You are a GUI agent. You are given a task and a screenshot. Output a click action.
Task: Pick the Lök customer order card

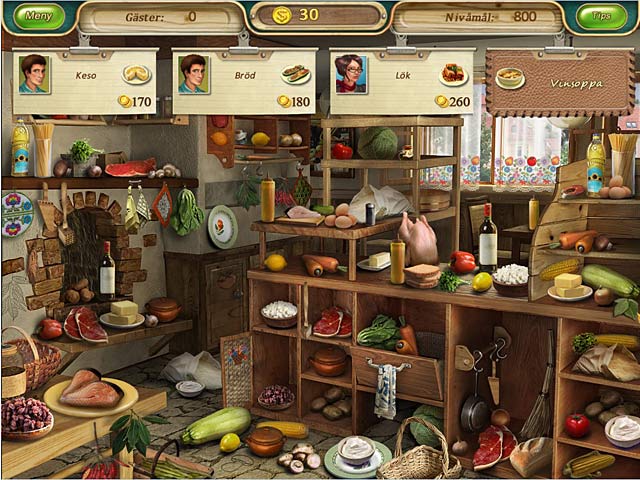pyautogui.click(x=402, y=82)
